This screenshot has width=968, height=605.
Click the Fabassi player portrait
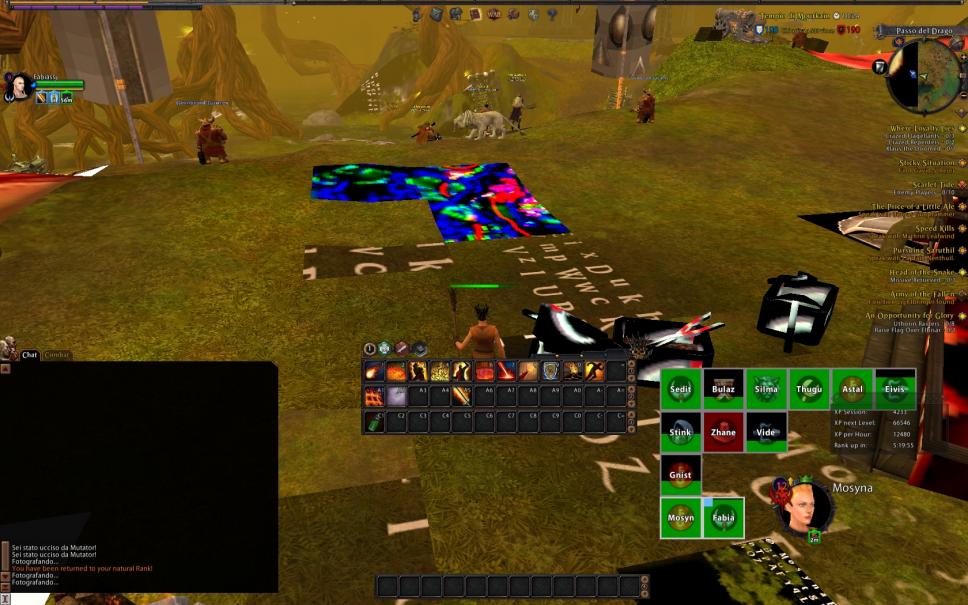[x=17, y=87]
